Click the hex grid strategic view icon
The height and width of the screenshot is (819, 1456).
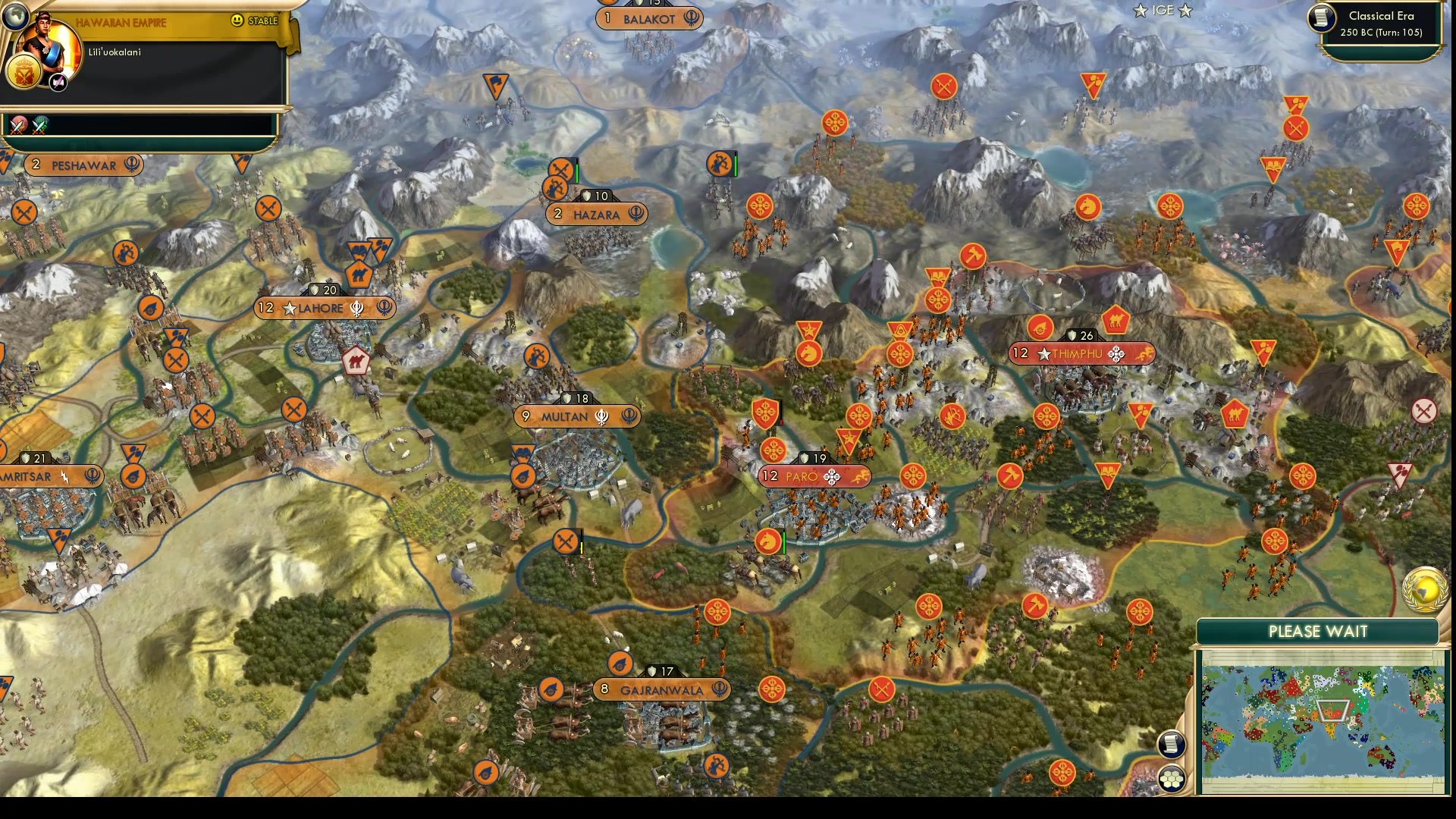point(1172,777)
